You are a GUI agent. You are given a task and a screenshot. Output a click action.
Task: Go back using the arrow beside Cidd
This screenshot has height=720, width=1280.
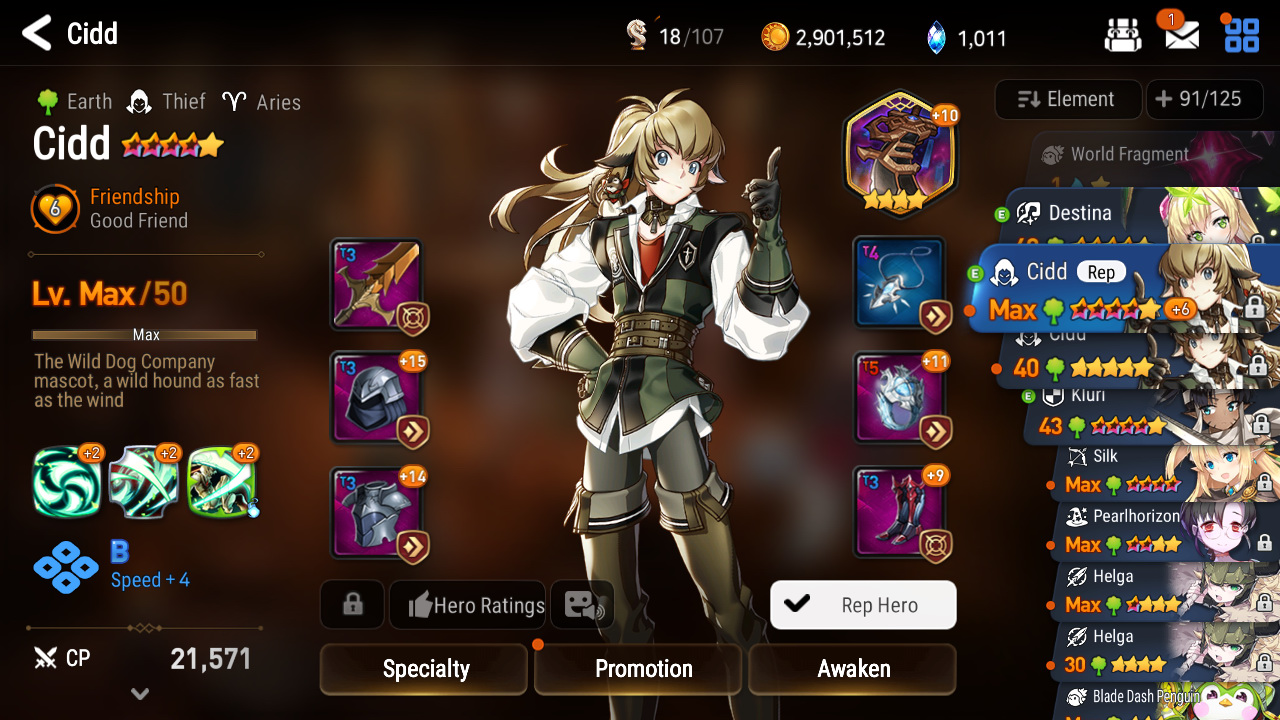(x=37, y=34)
